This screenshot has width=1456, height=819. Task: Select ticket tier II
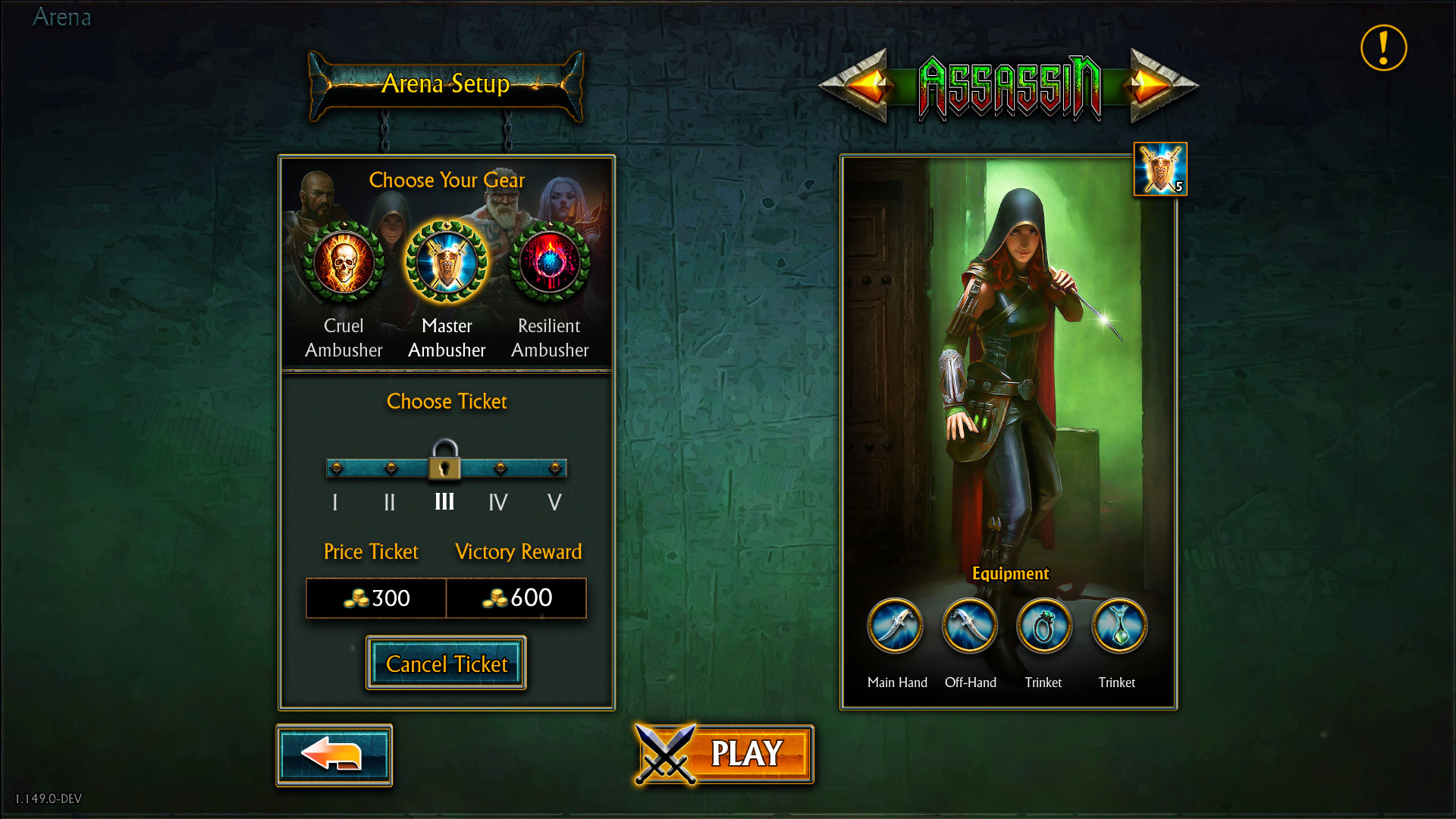390,468
